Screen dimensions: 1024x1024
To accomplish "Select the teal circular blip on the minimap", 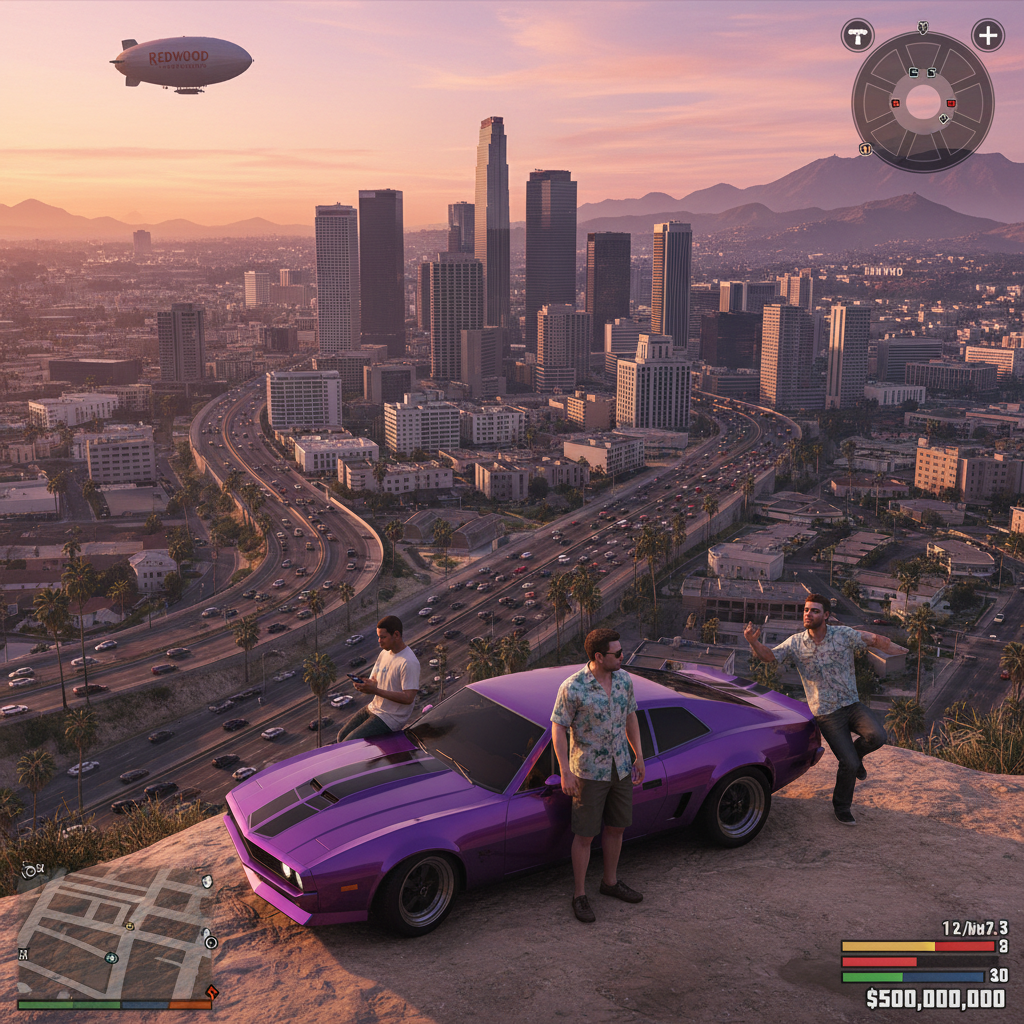I will [111, 957].
